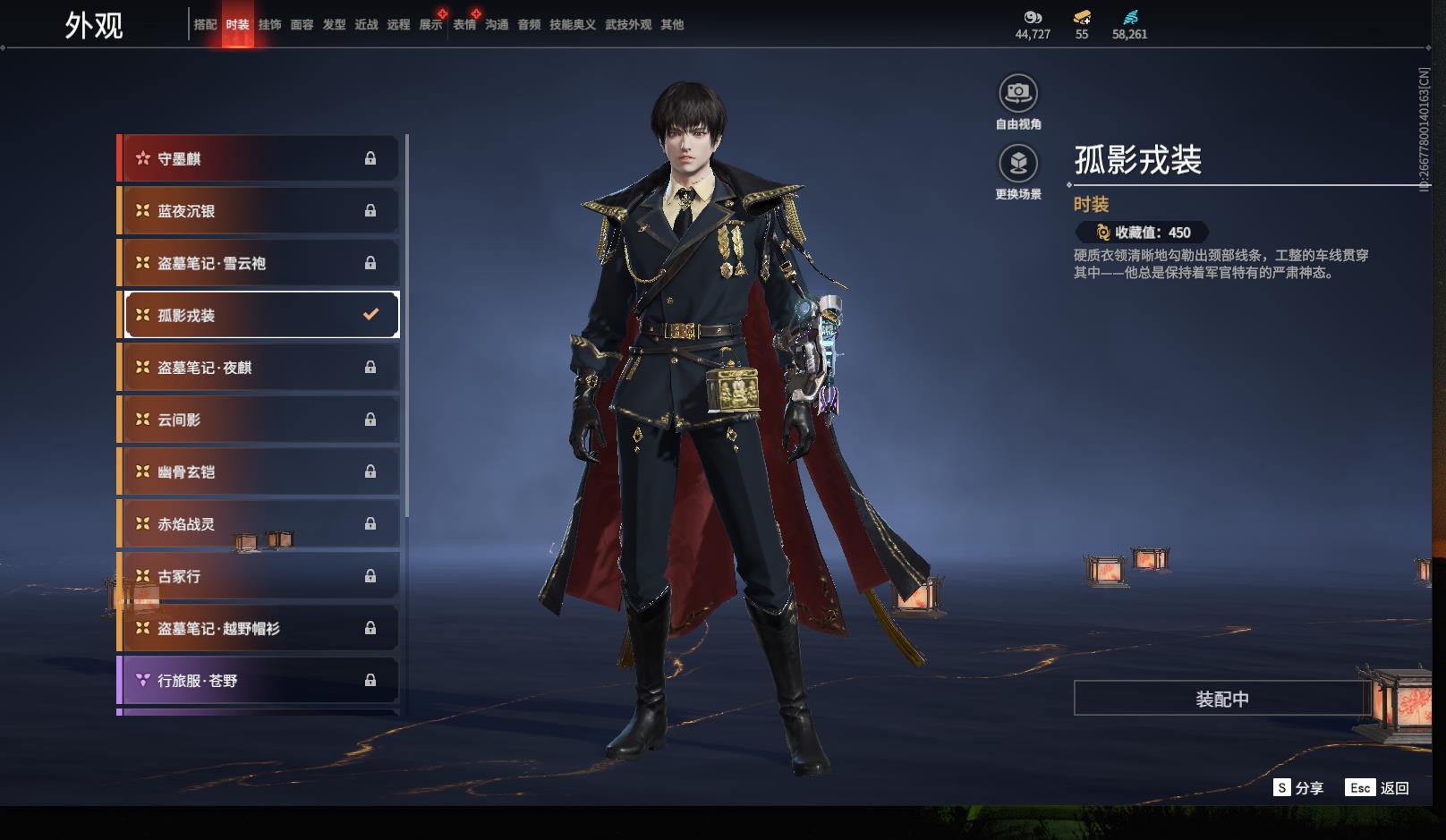Select the 面容 face tab
The width and height of the screenshot is (1446, 840).
coord(302,25)
